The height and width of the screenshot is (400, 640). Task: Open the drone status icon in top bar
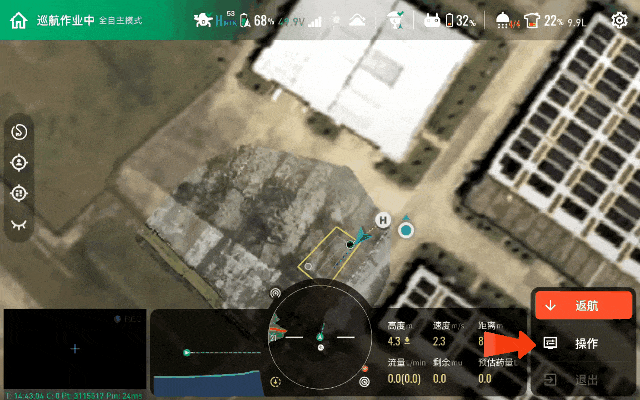(203, 20)
